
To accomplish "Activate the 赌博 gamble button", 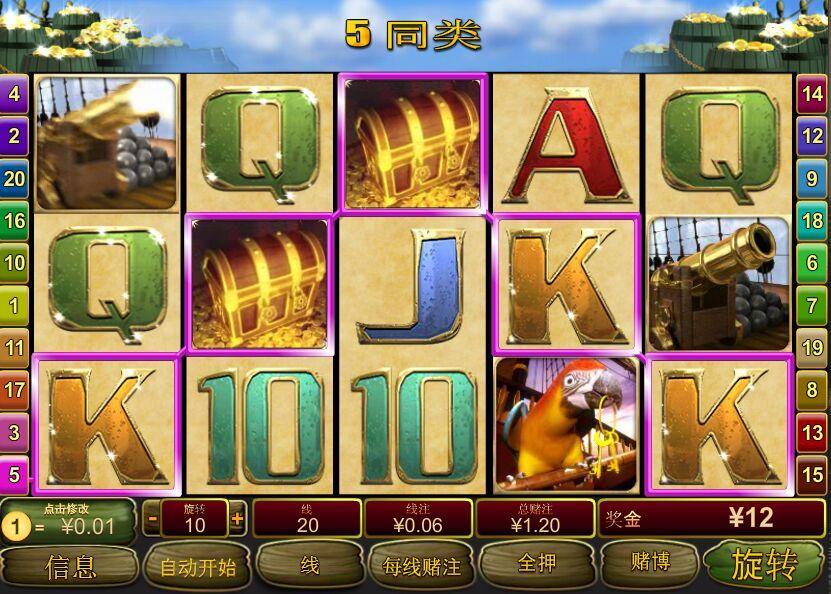I will [649, 564].
